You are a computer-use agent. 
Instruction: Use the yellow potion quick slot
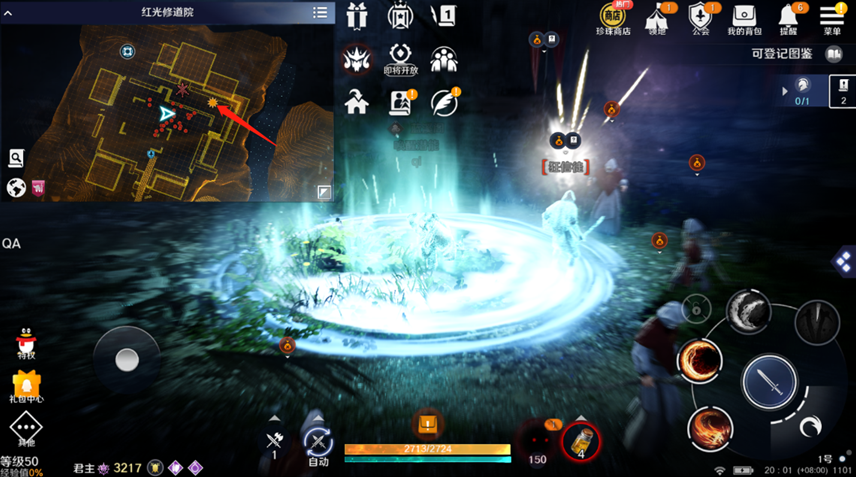pyautogui.click(x=580, y=439)
